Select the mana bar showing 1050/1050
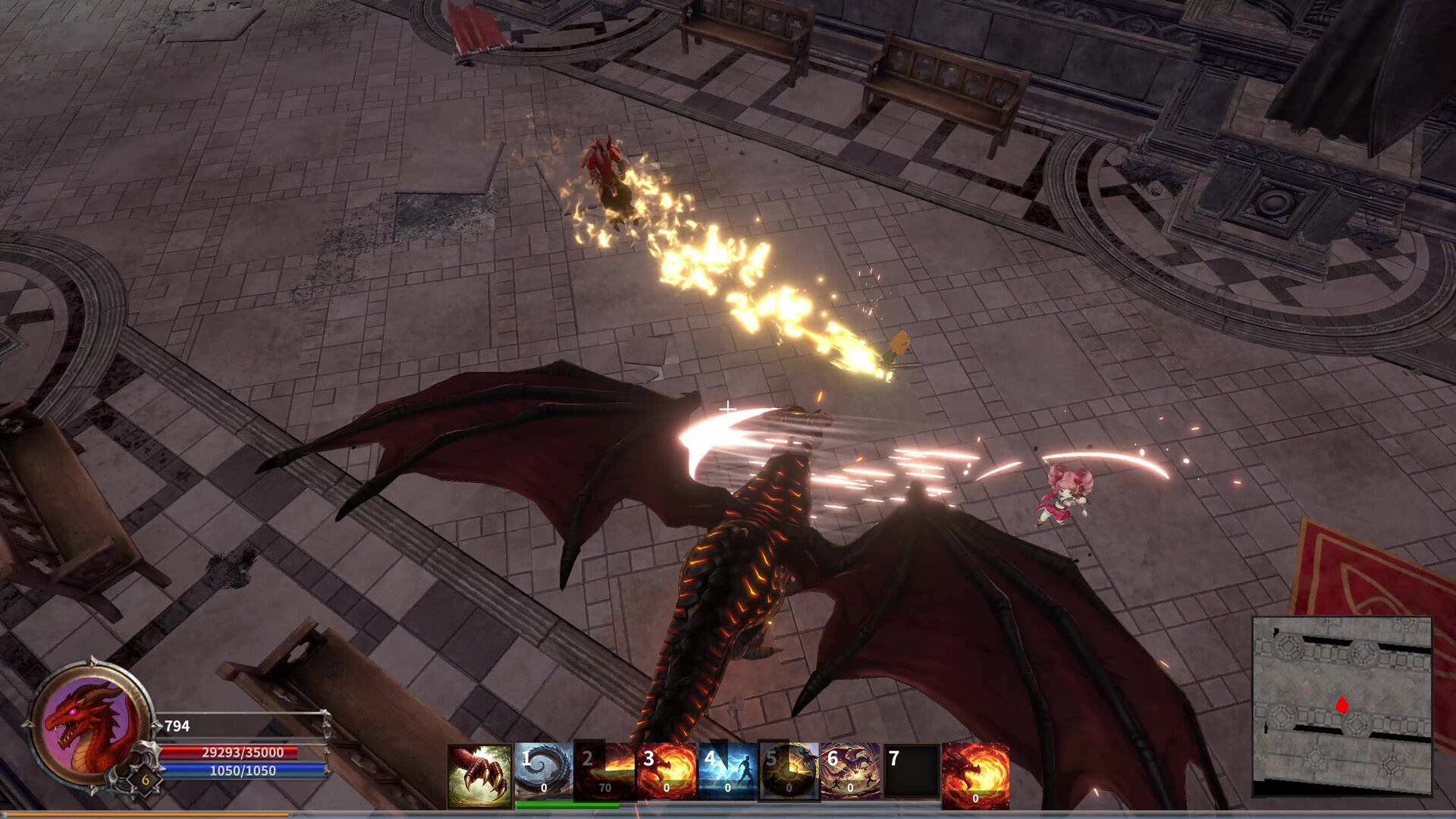 (x=243, y=771)
